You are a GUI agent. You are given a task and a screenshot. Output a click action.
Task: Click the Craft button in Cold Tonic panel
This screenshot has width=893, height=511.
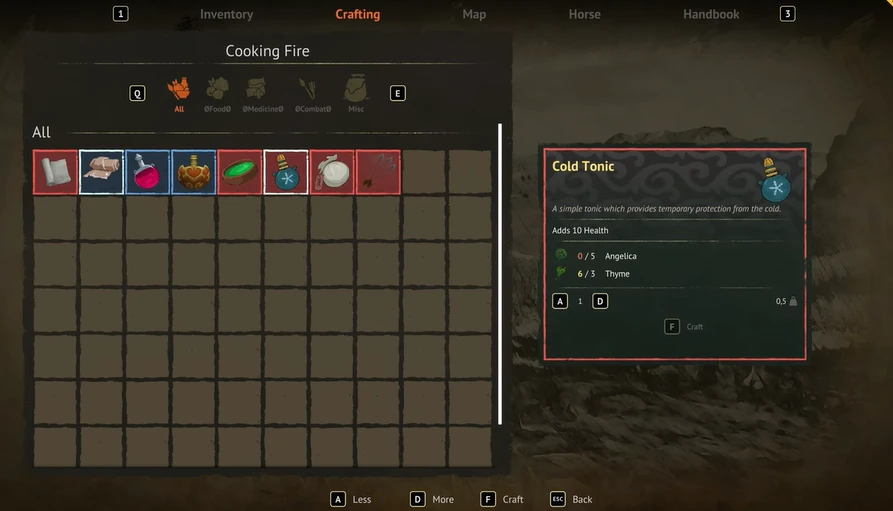click(685, 326)
